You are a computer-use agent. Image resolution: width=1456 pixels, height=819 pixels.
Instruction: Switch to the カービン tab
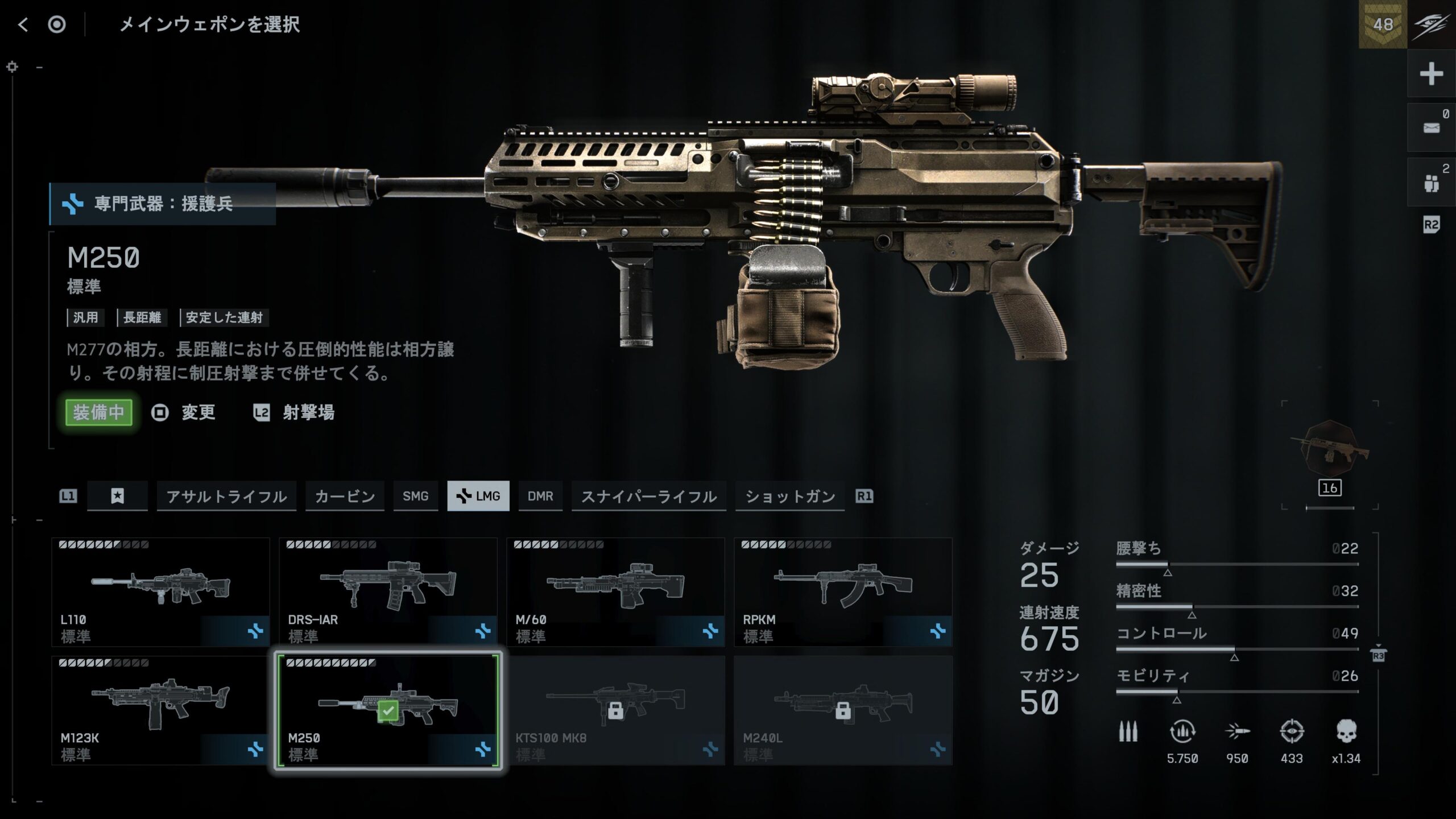345,496
